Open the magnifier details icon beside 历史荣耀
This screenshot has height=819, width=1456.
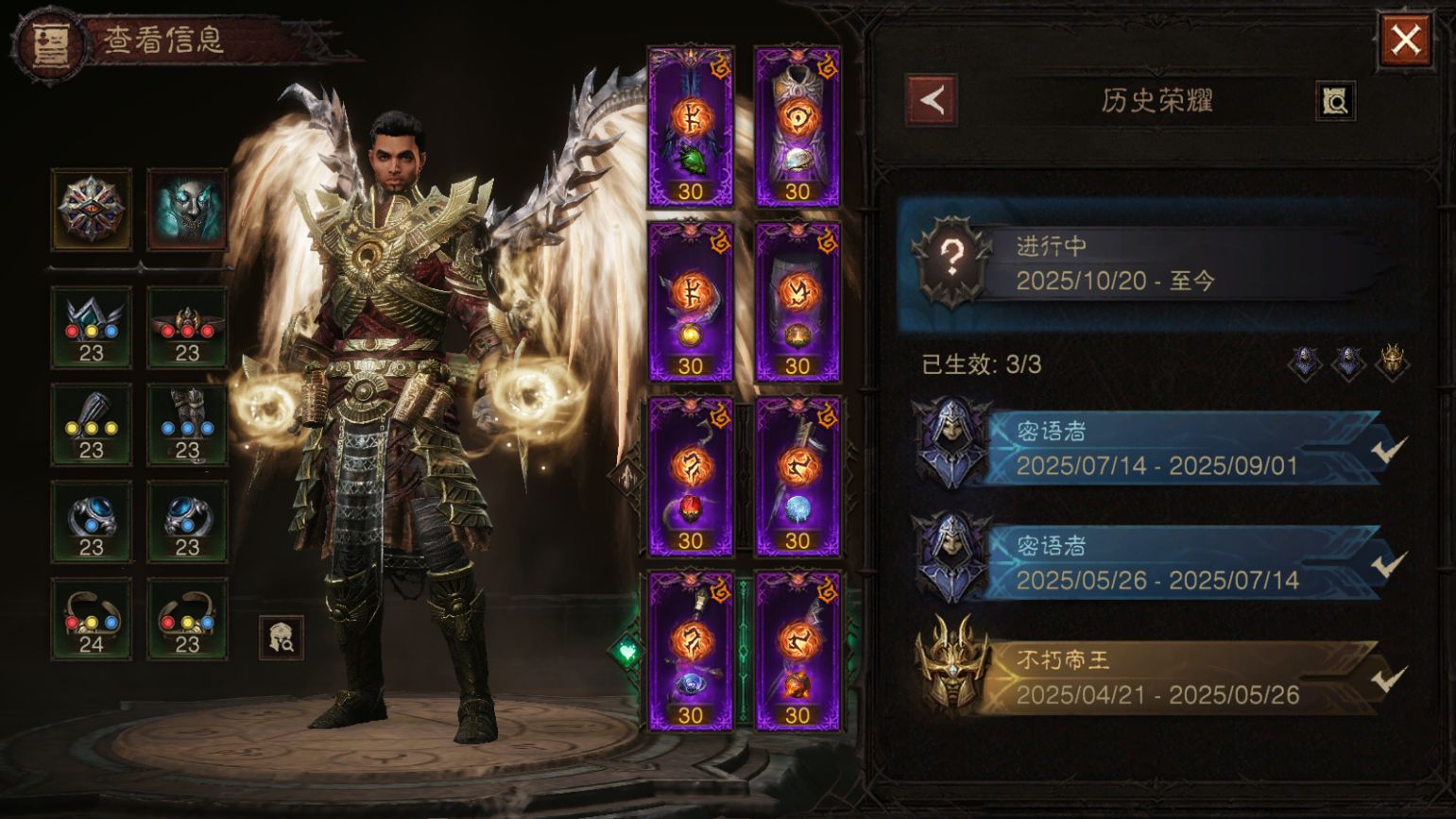click(1335, 101)
